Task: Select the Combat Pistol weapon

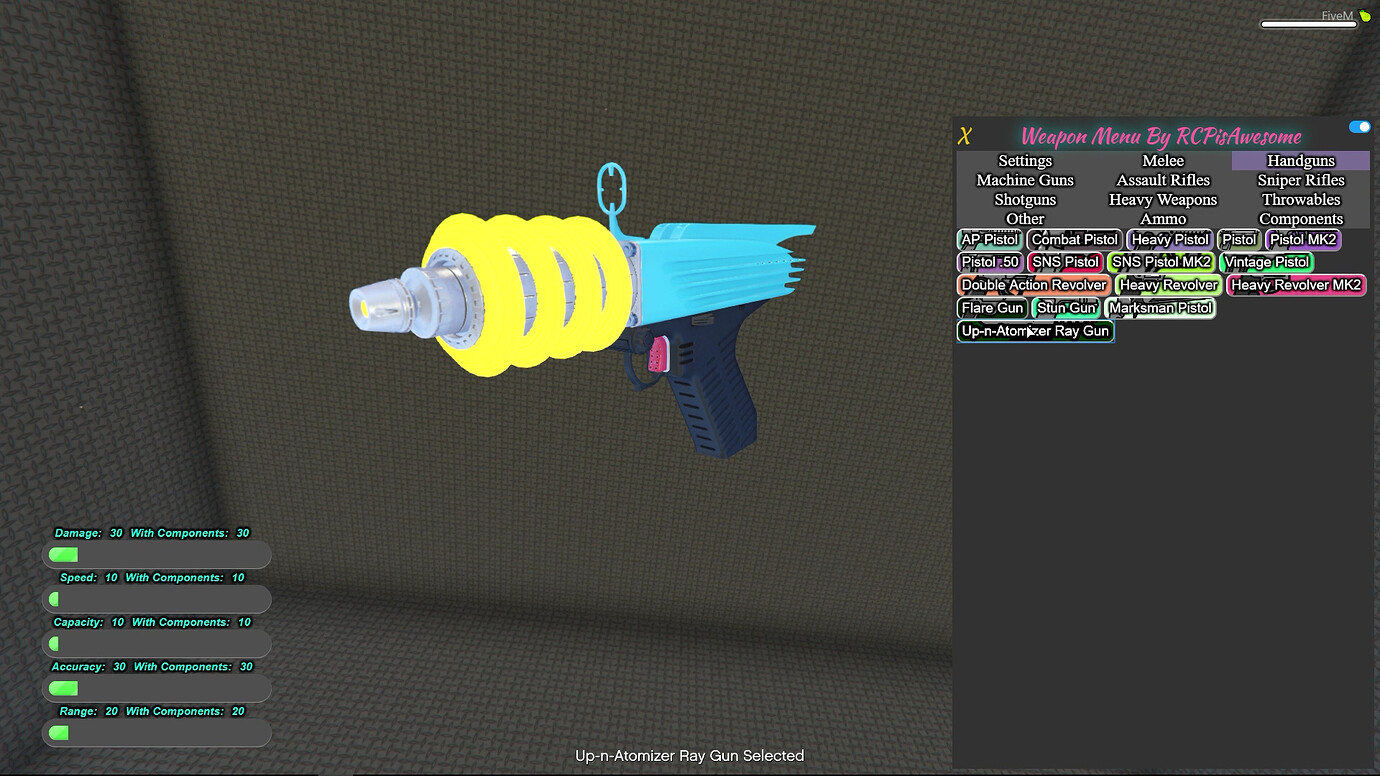Action: (1073, 239)
